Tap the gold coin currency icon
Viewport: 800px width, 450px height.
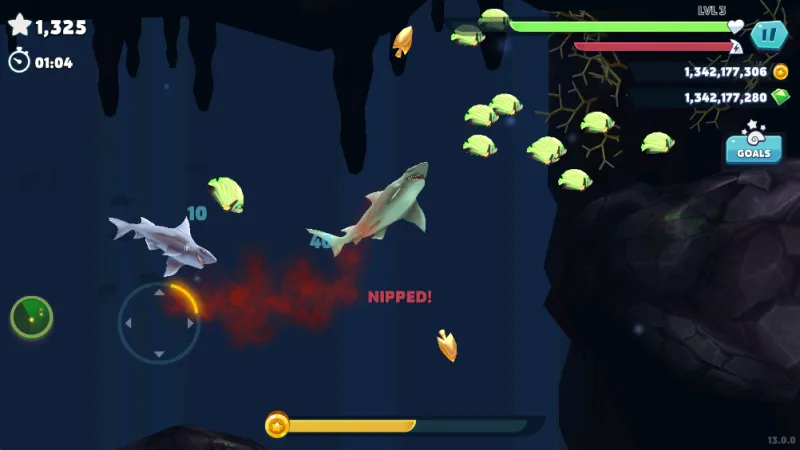tap(780, 72)
